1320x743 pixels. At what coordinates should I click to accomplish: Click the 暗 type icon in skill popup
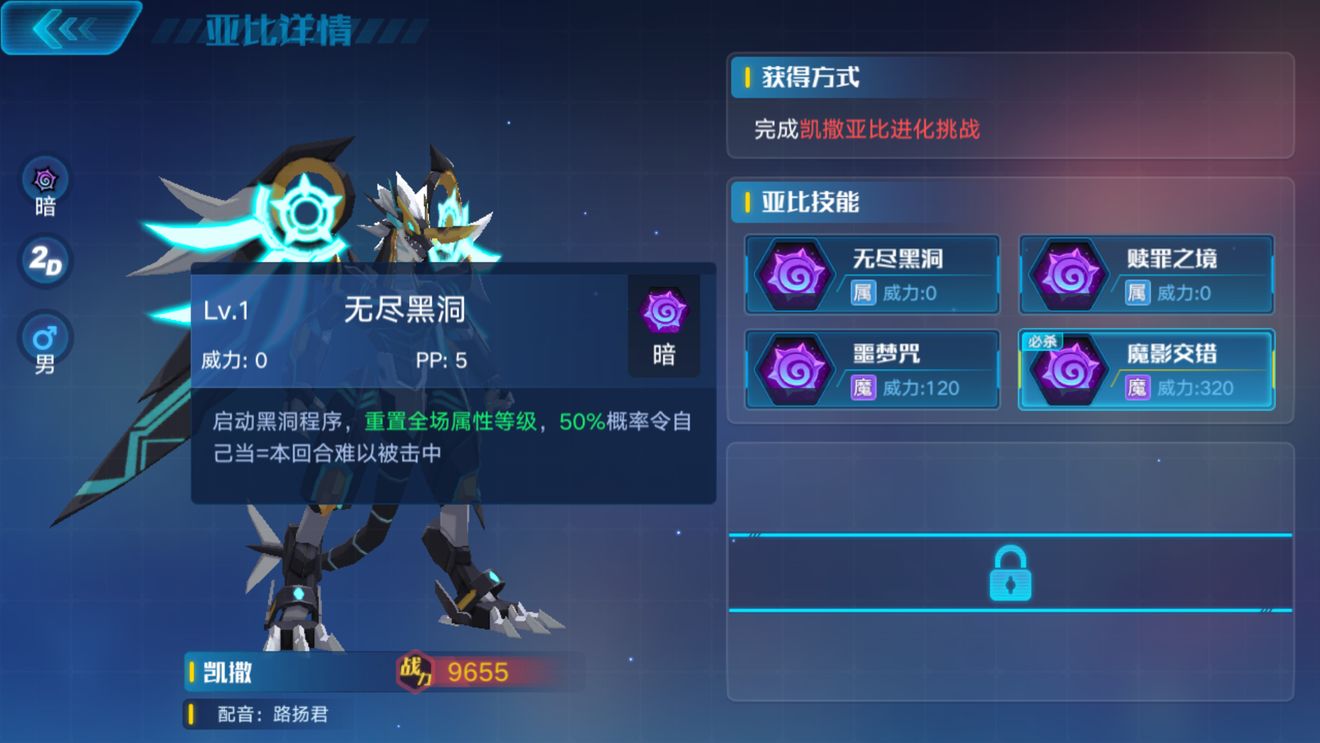click(664, 313)
